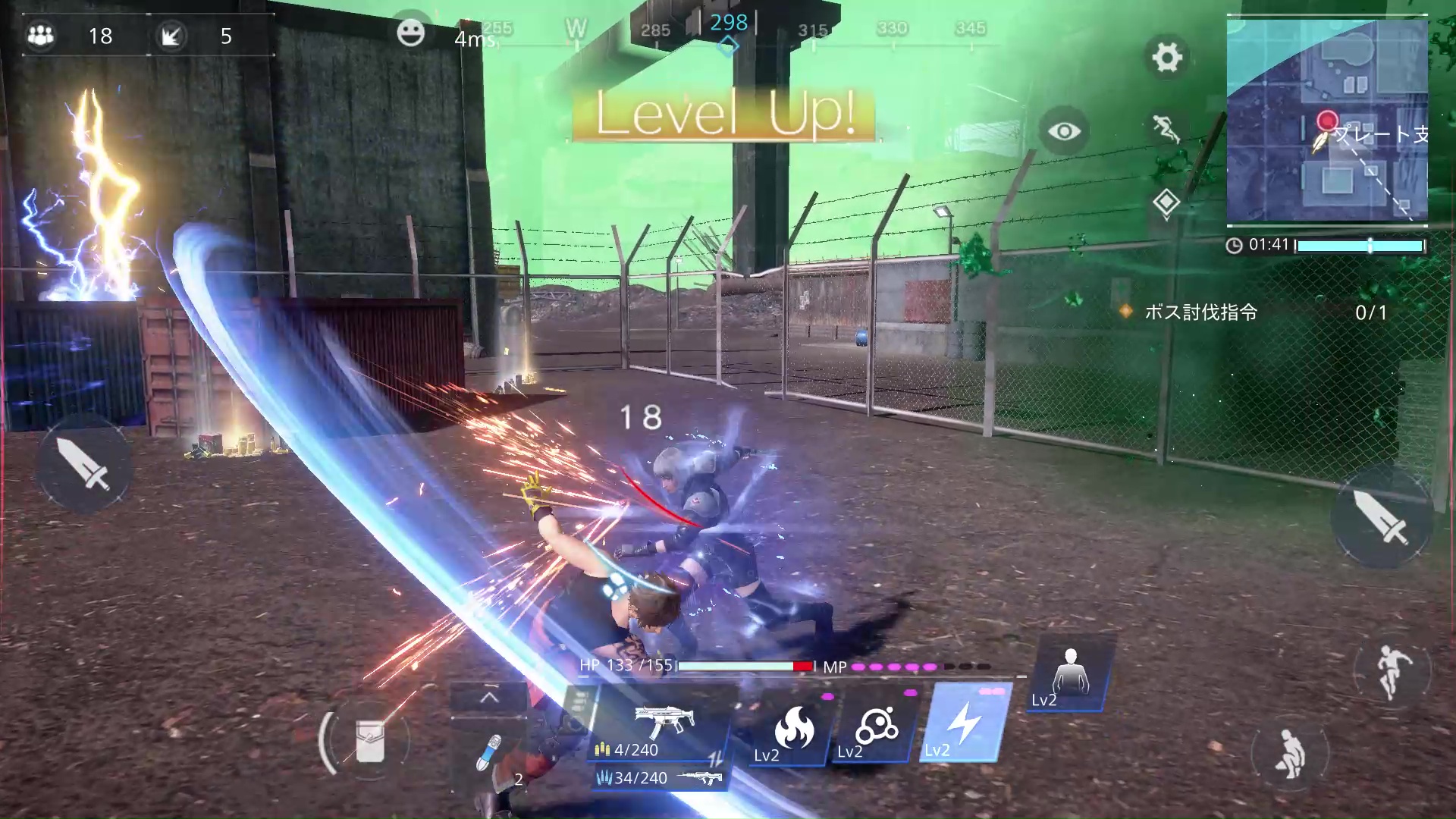
Task: Tap the minimap to expand it
Action: pyautogui.click(x=1327, y=121)
